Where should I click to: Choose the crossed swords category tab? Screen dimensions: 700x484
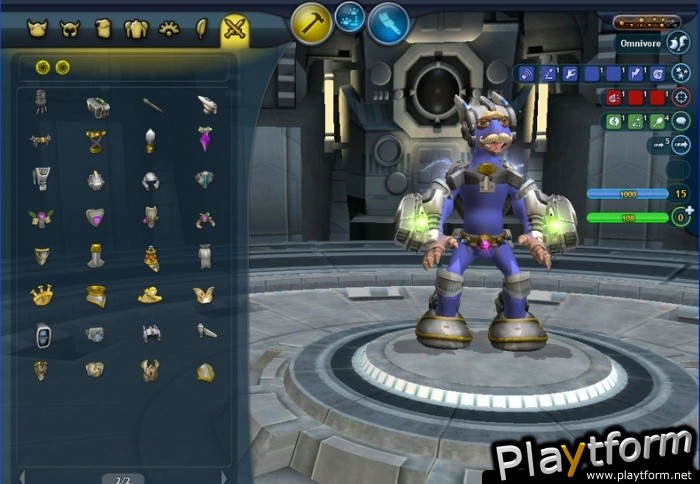(235, 29)
